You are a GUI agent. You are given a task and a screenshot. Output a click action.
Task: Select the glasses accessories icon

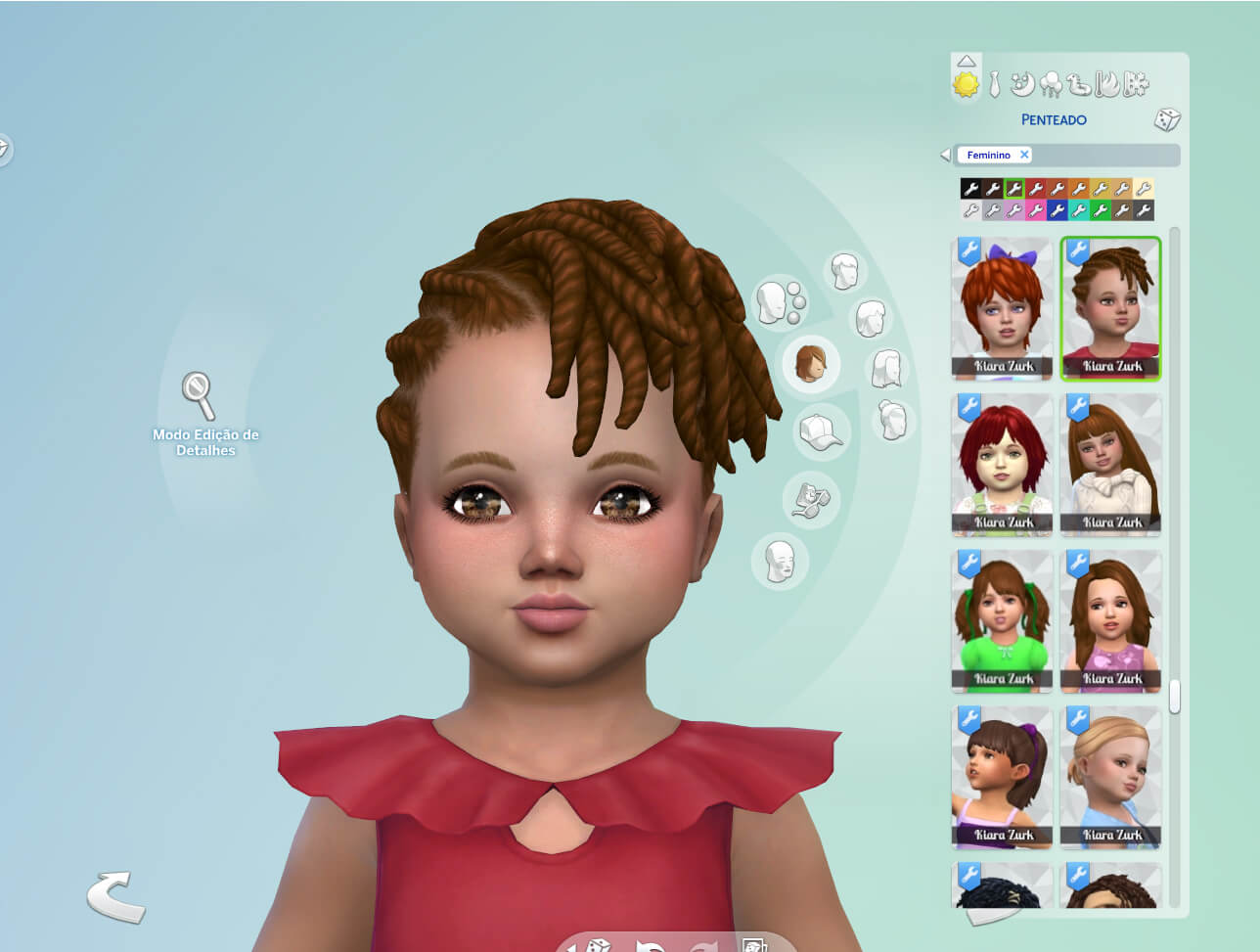point(811,498)
